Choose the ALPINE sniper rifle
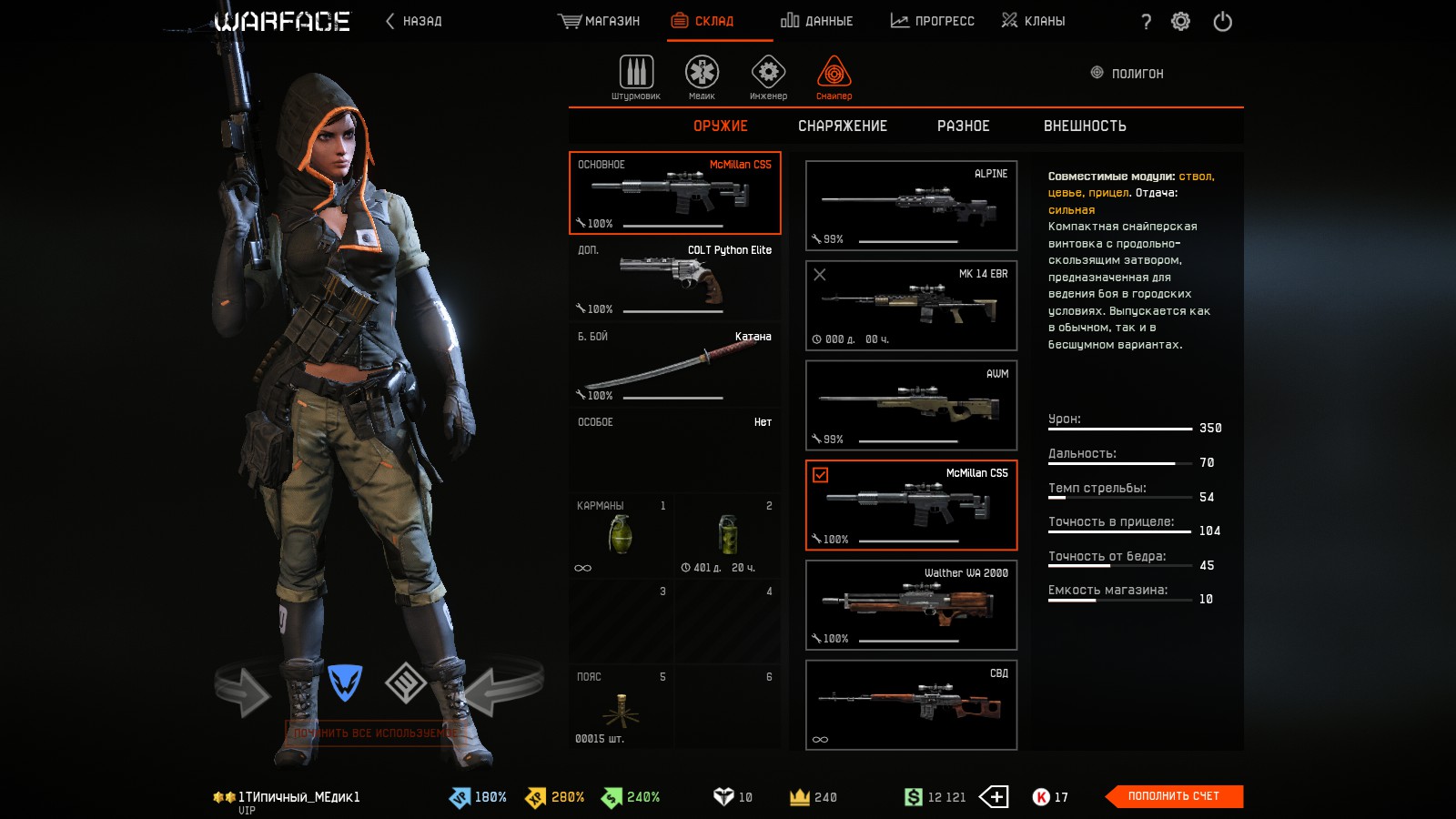Image resolution: width=1456 pixels, height=819 pixels. coord(911,206)
